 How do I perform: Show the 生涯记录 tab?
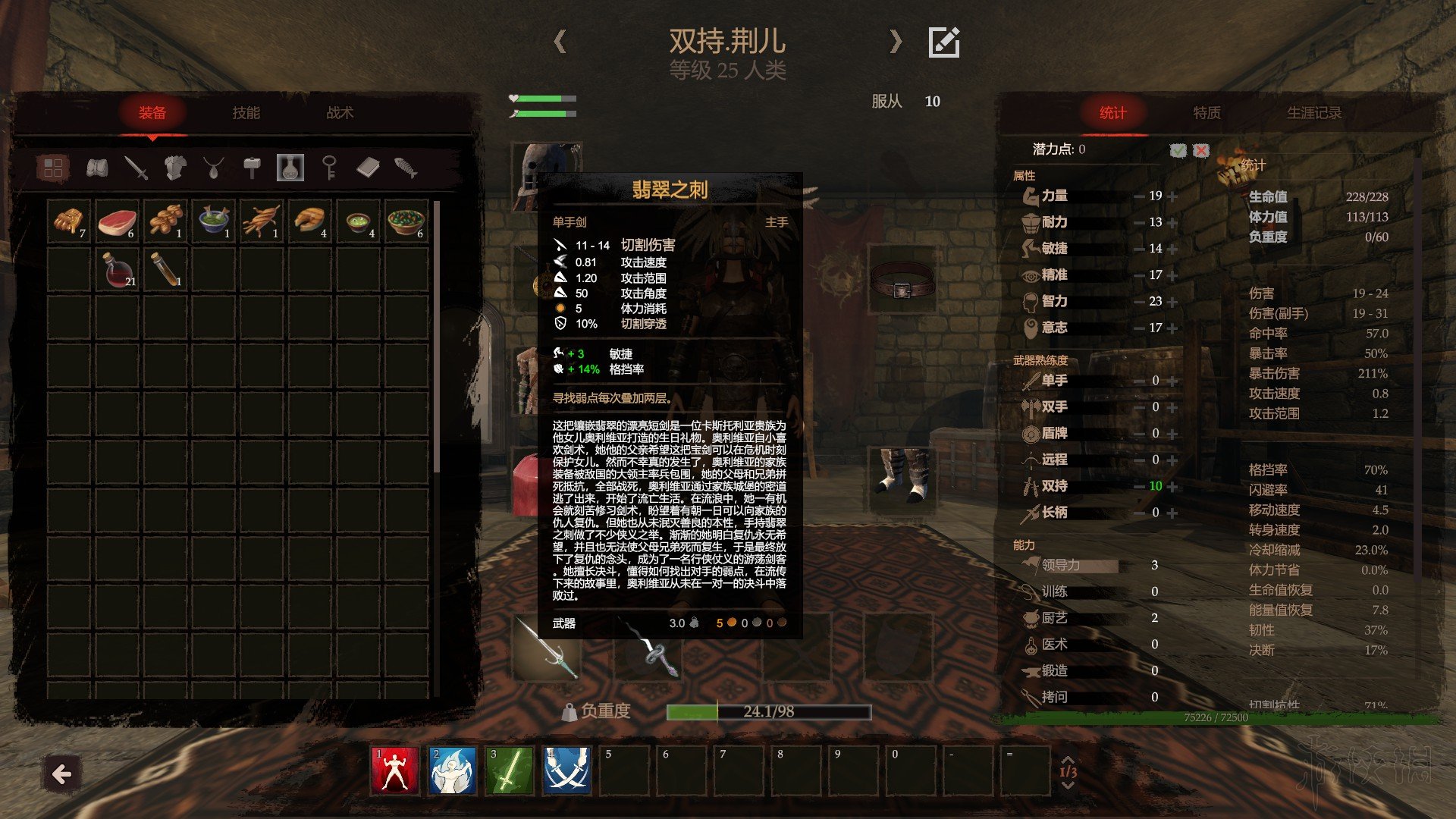1313,113
